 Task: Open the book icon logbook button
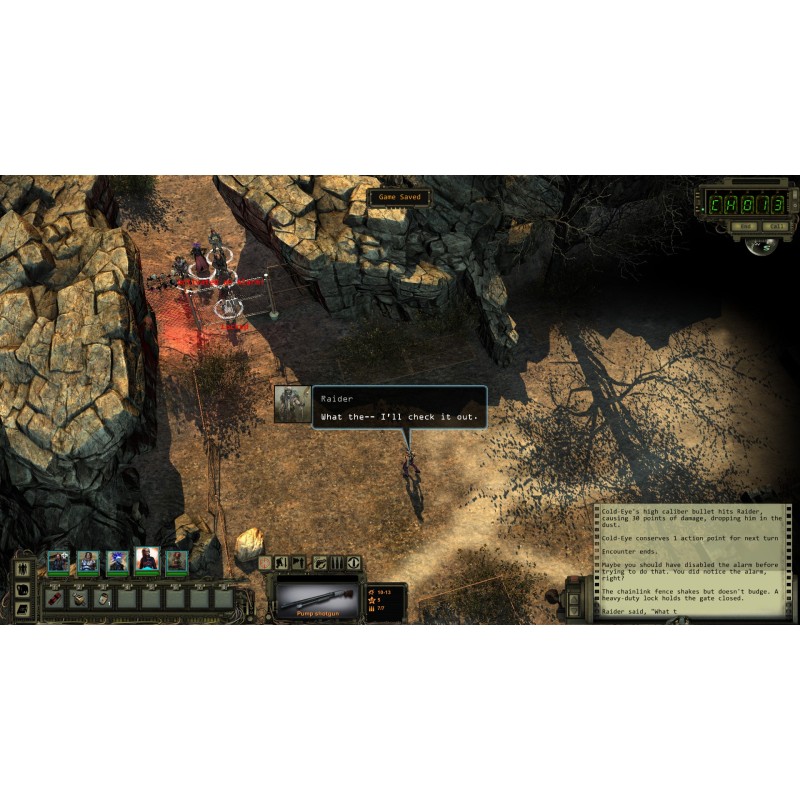pos(24,607)
